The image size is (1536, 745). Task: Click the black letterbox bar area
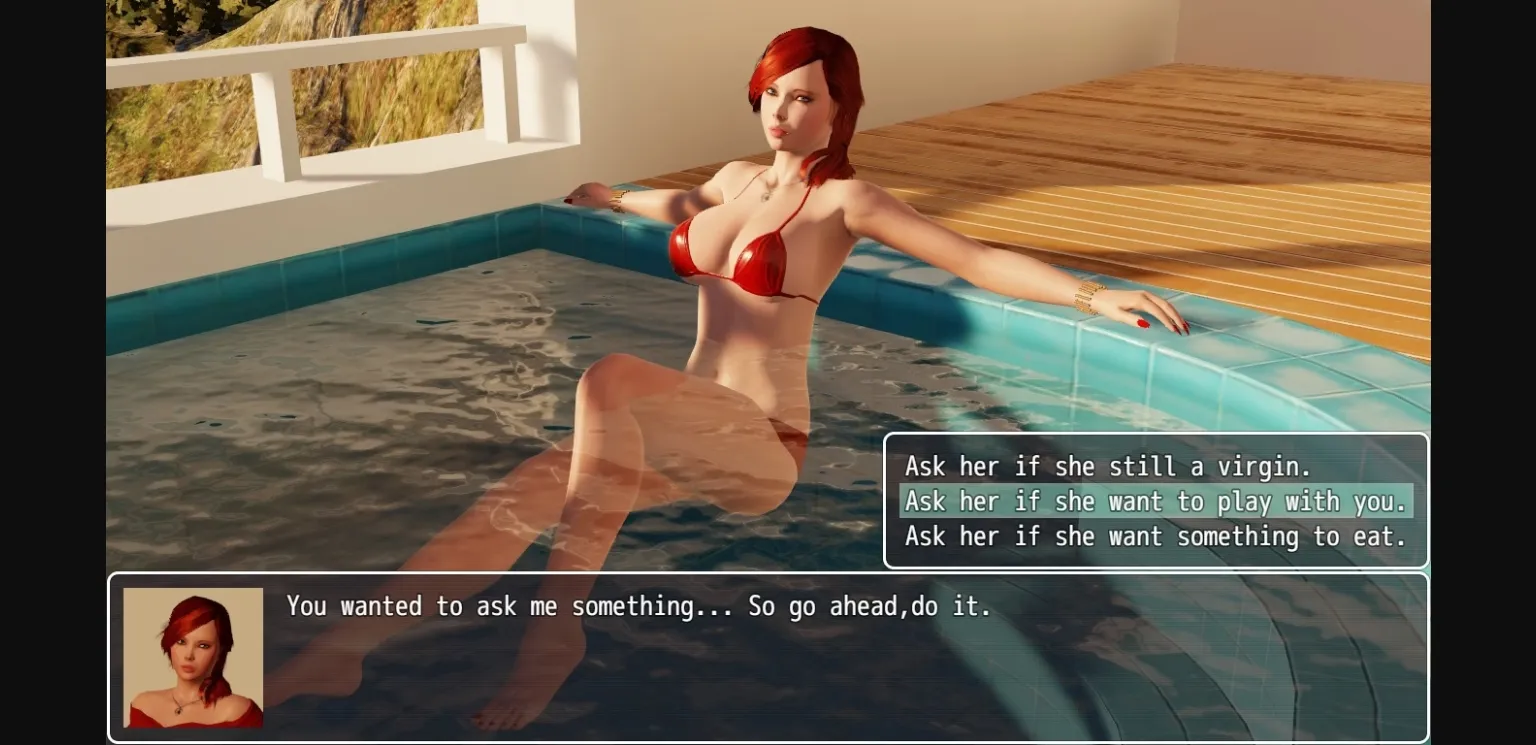(x=50, y=370)
